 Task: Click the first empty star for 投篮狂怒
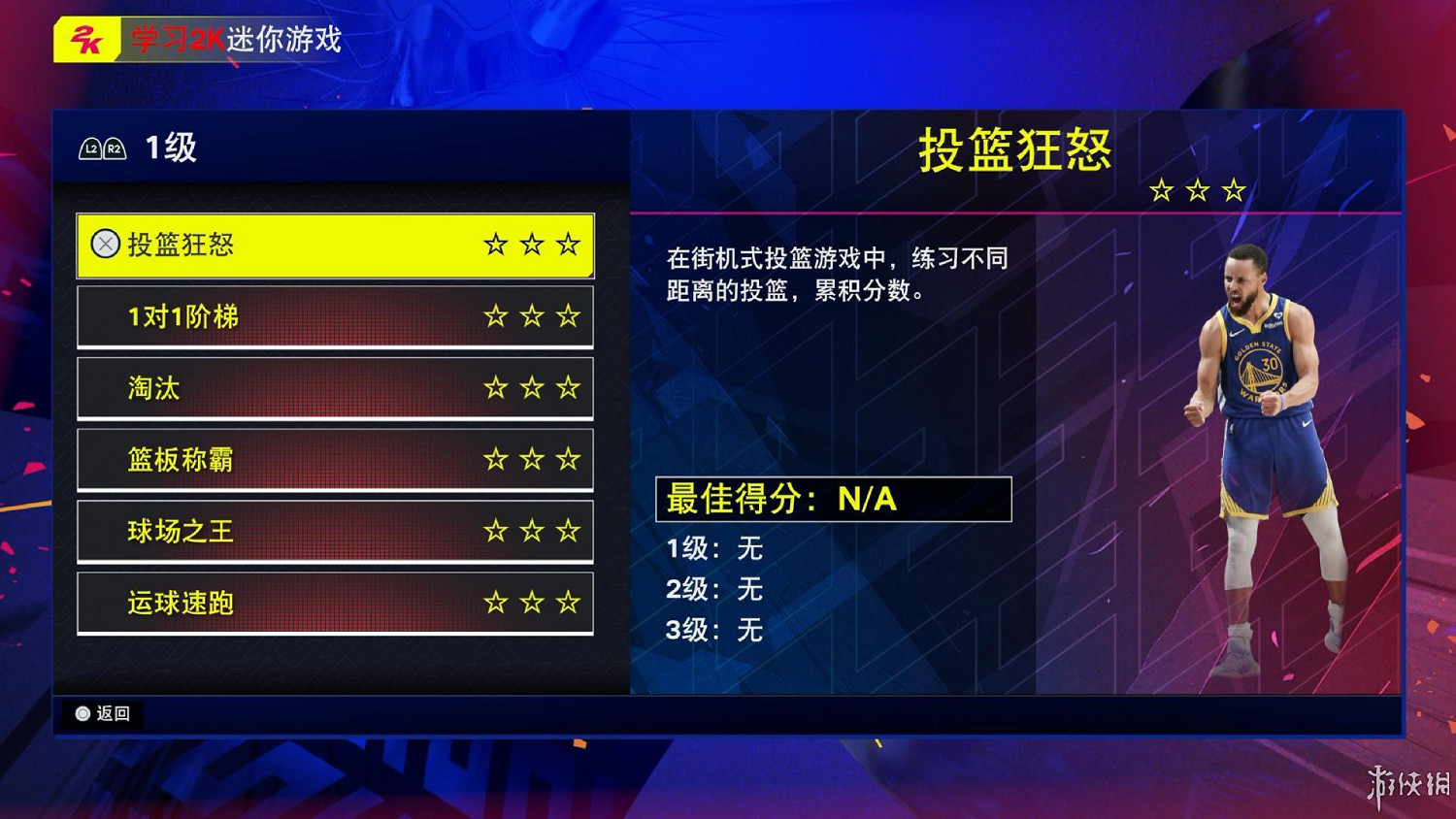click(495, 245)
